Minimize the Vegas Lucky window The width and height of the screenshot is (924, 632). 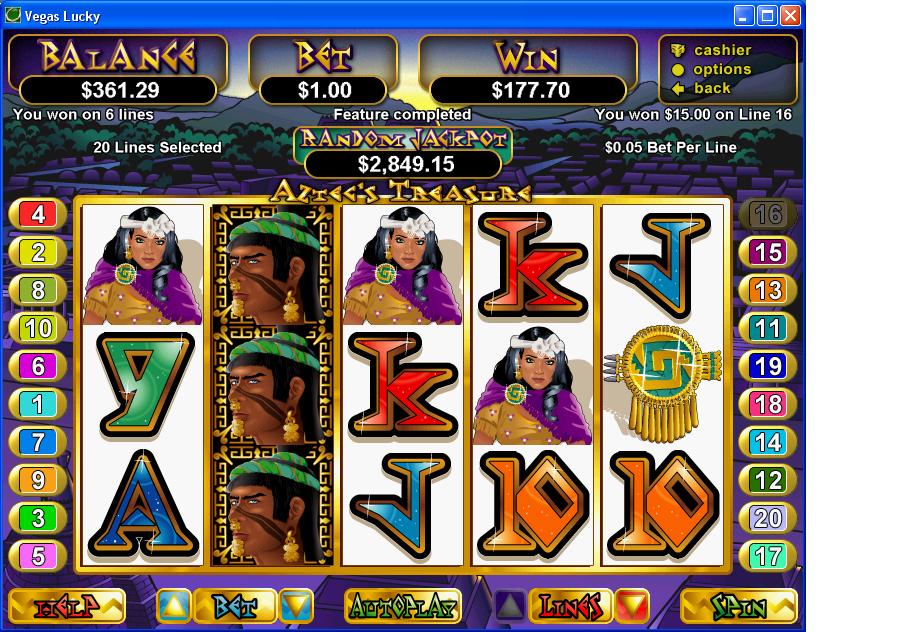click(x=744, y=15)
